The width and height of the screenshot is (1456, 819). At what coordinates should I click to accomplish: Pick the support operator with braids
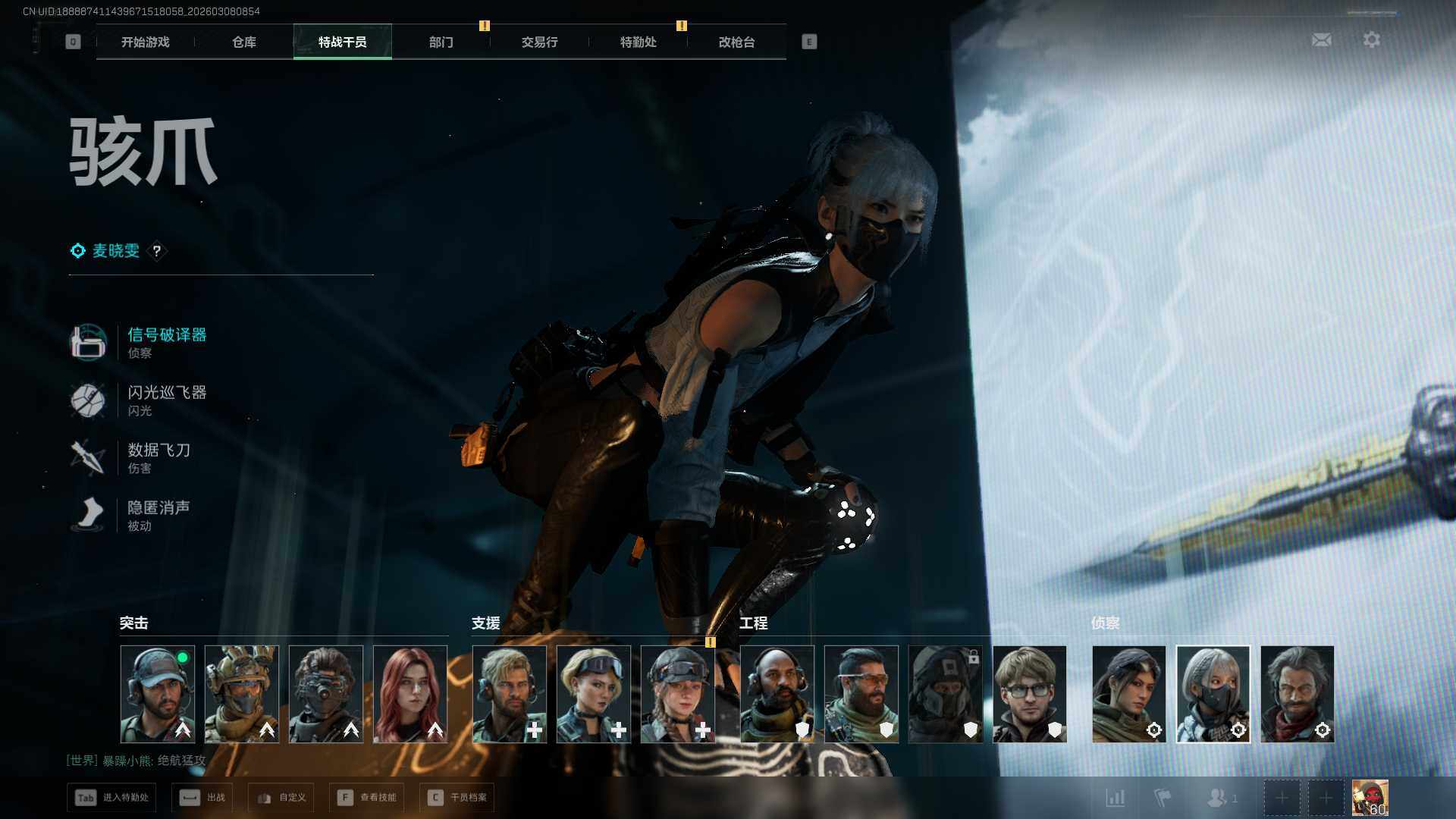click(678, 694)
